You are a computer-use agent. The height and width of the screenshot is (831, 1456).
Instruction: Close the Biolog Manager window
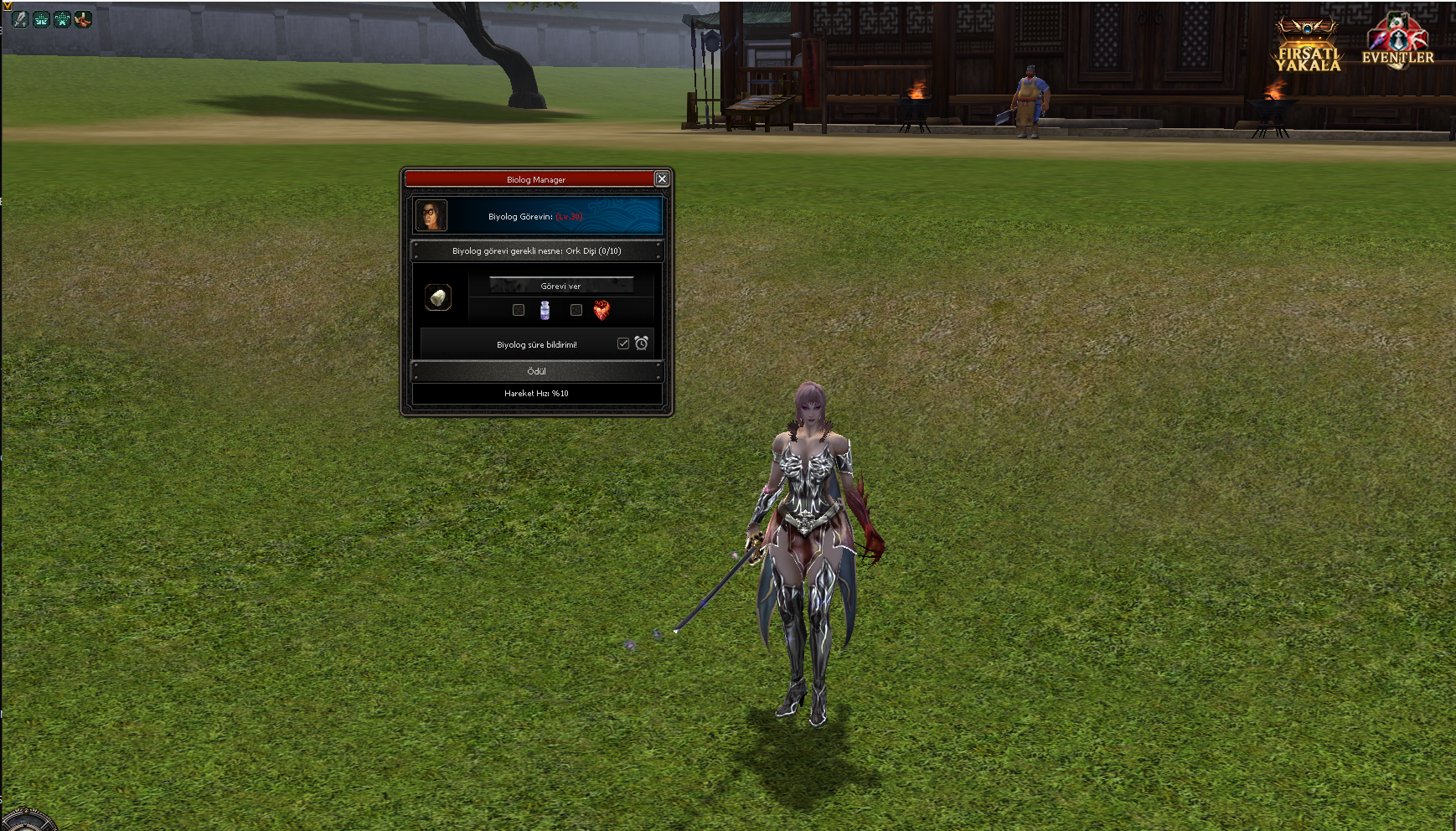(662, 179)
